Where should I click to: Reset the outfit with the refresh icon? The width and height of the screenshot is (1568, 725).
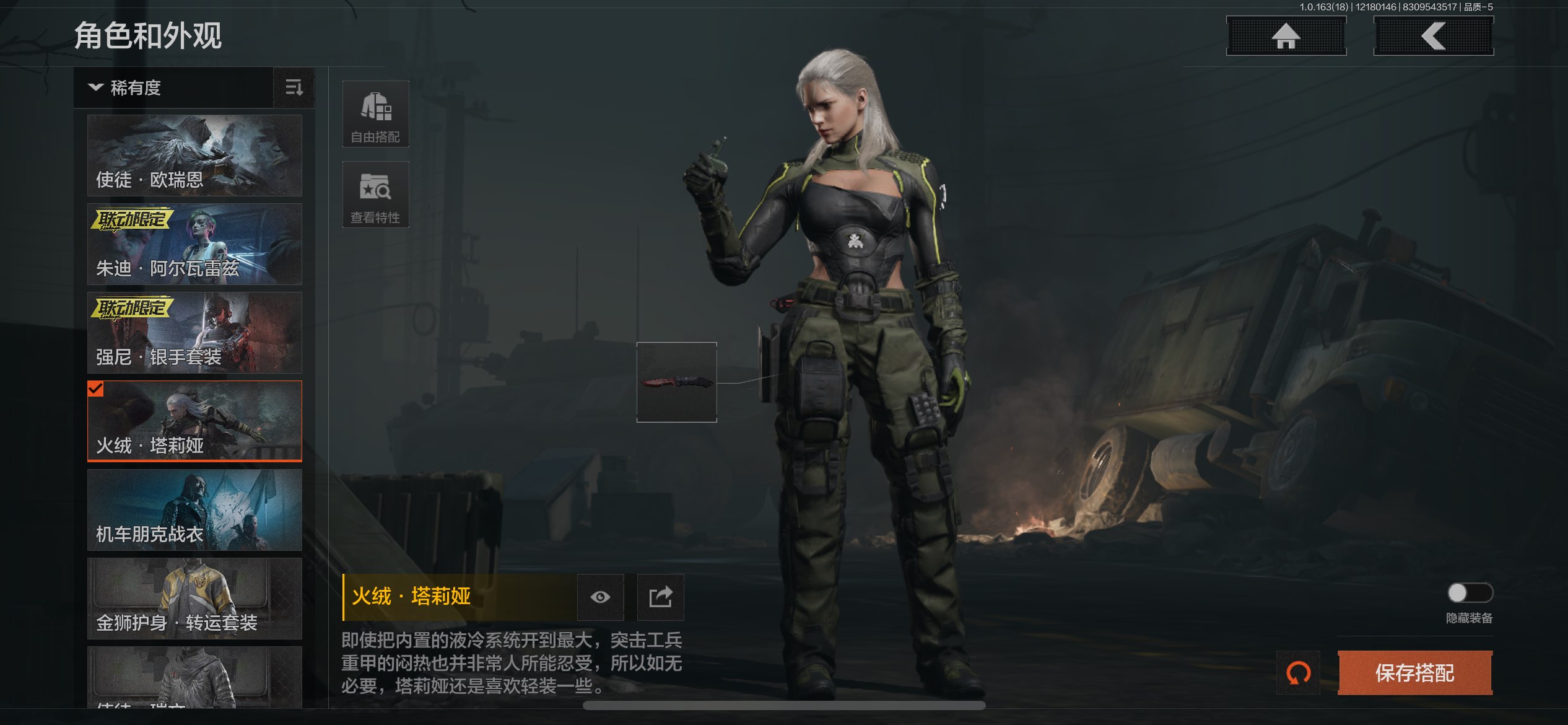1298,673
